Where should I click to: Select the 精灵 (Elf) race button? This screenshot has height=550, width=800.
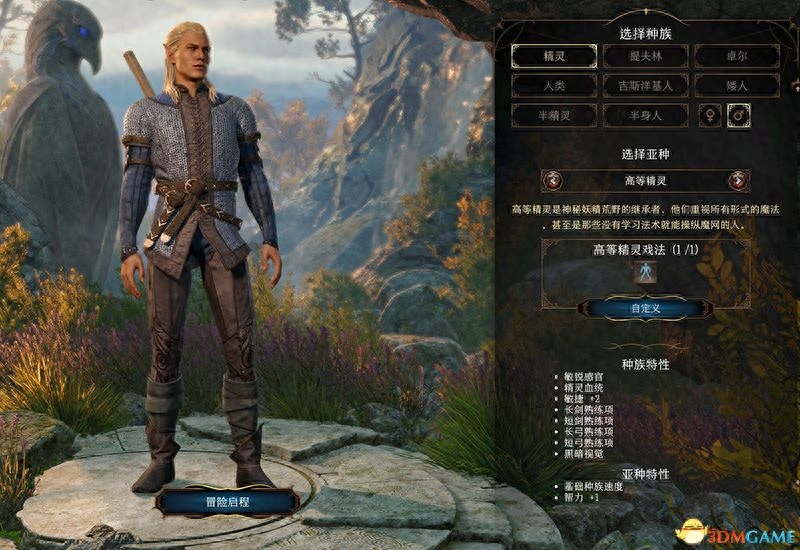[x=552, y=56]
